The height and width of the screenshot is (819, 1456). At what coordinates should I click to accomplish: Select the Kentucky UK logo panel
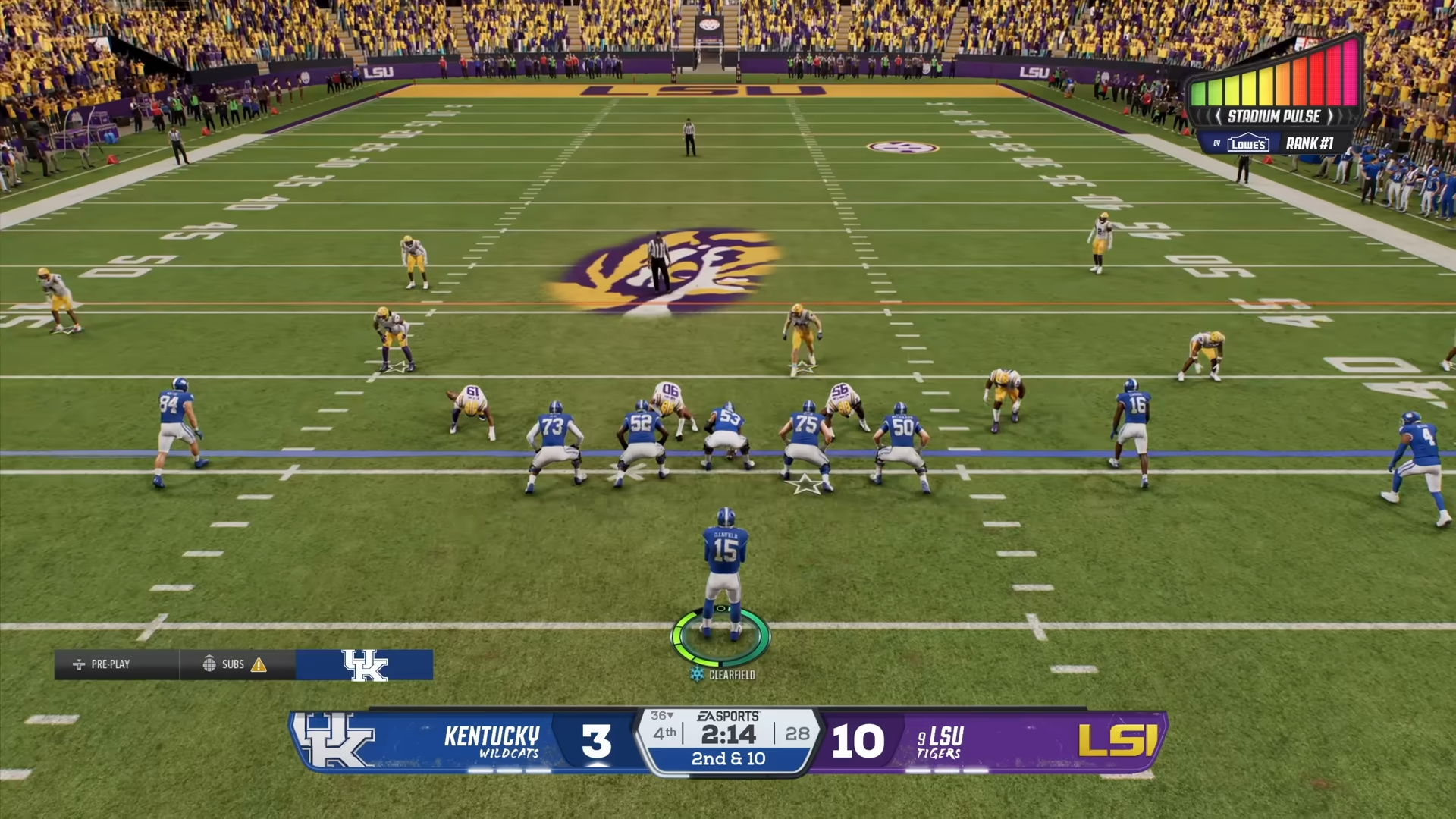click(365, 665)
